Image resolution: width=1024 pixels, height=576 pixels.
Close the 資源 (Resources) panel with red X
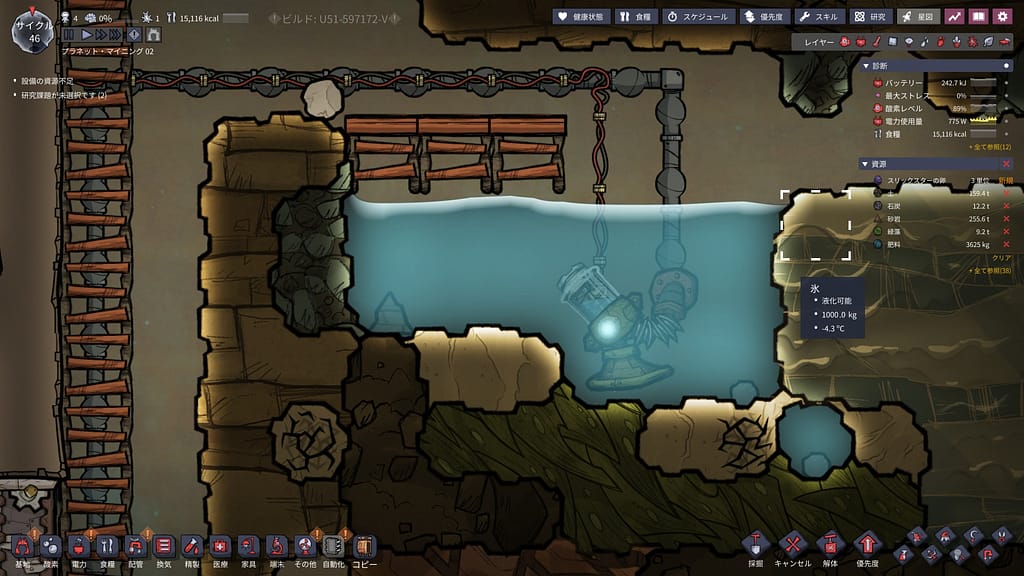[x=1007, y=164]
